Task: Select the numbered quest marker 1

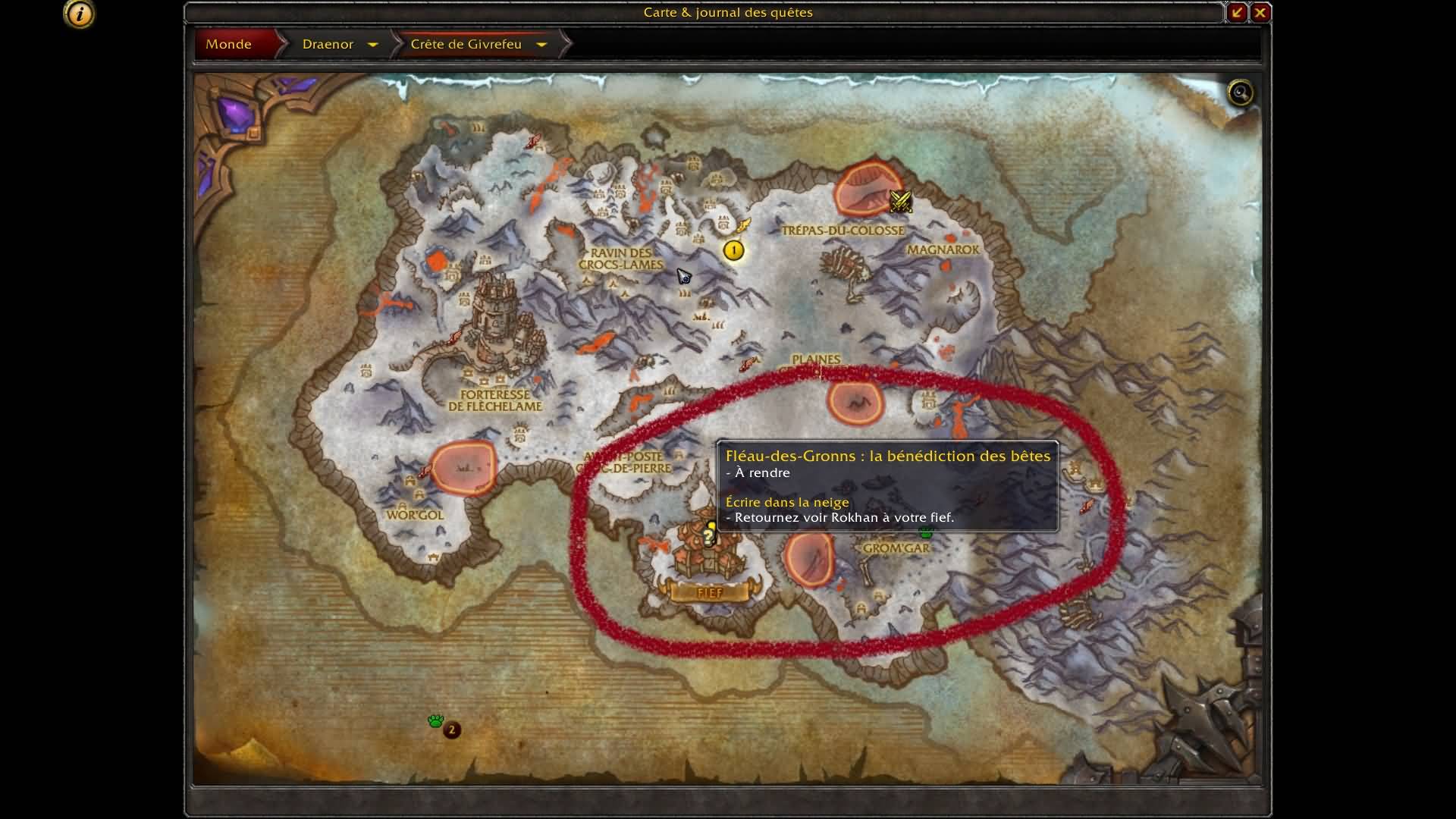Action: 733,250
